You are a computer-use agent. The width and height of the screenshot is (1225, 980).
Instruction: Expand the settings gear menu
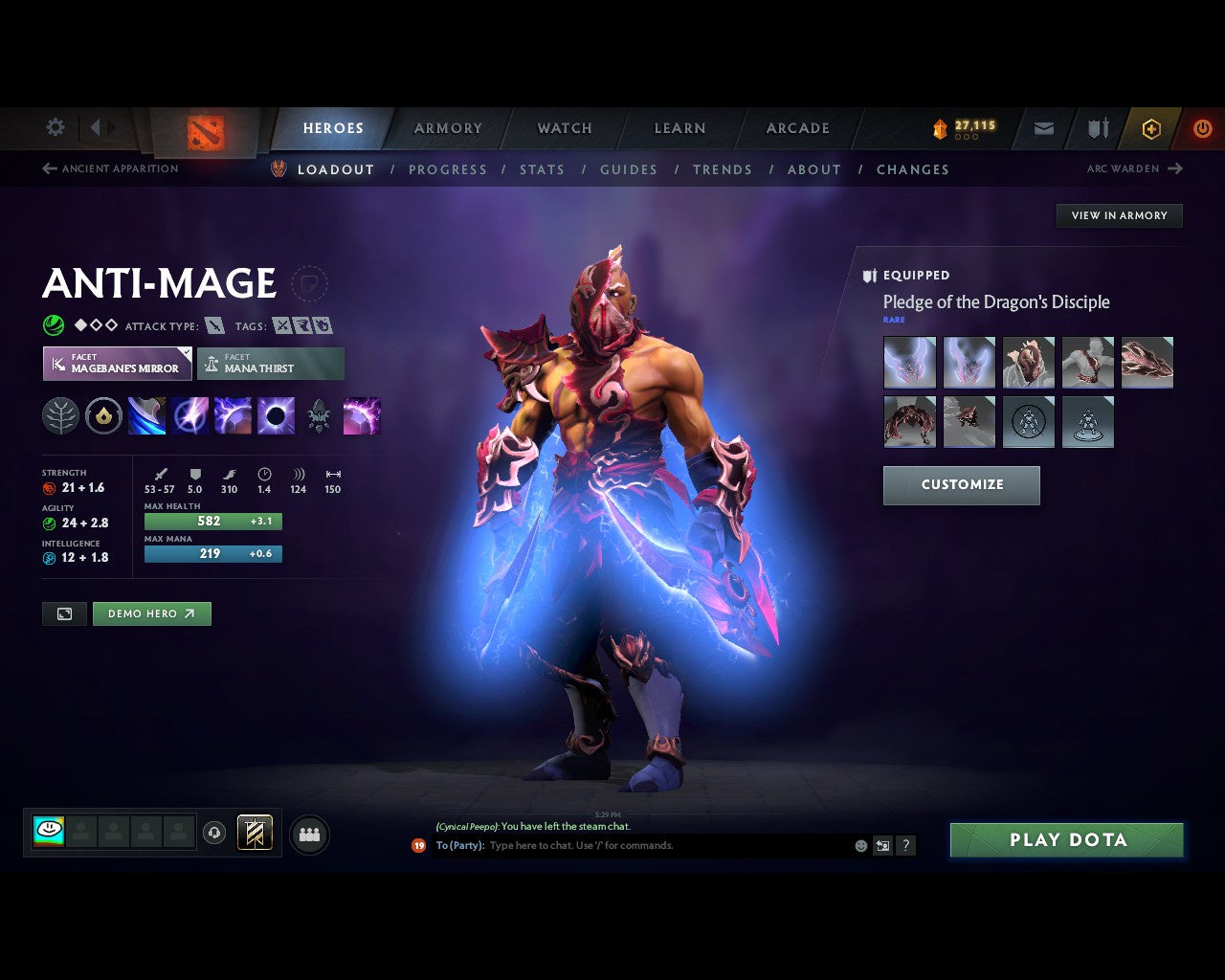pyautogui.click(x=55, y=127)
